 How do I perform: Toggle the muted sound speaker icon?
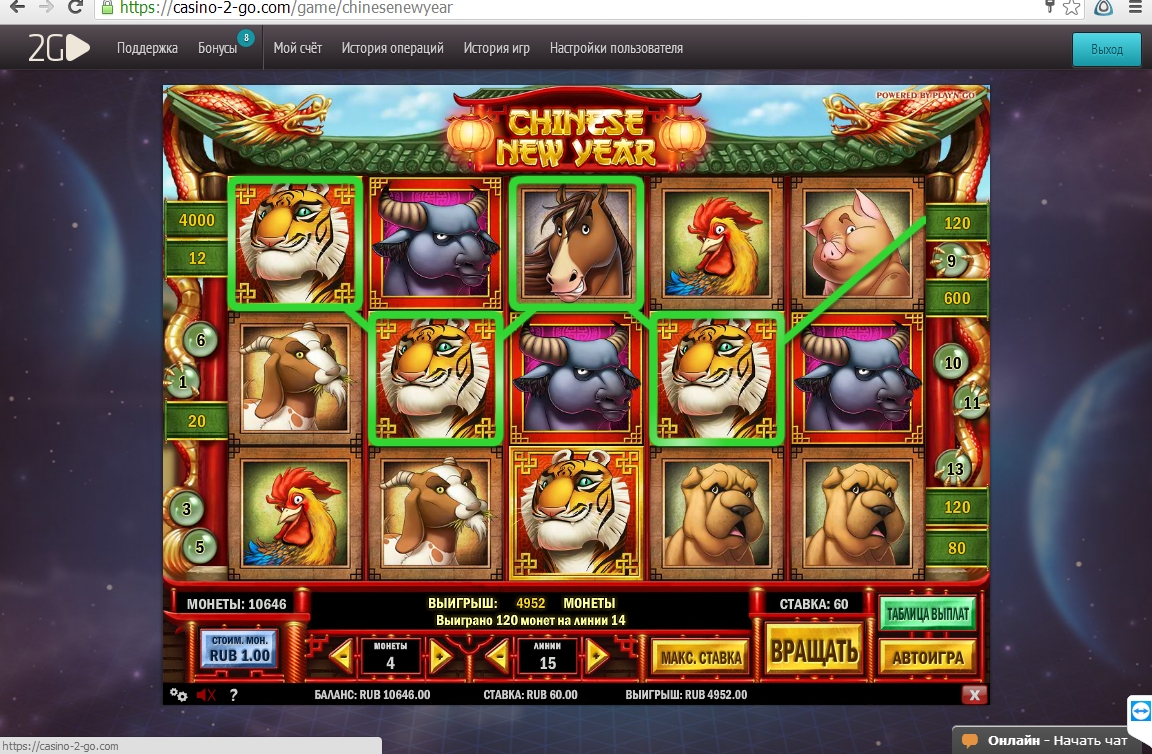(x=206, y=695)
